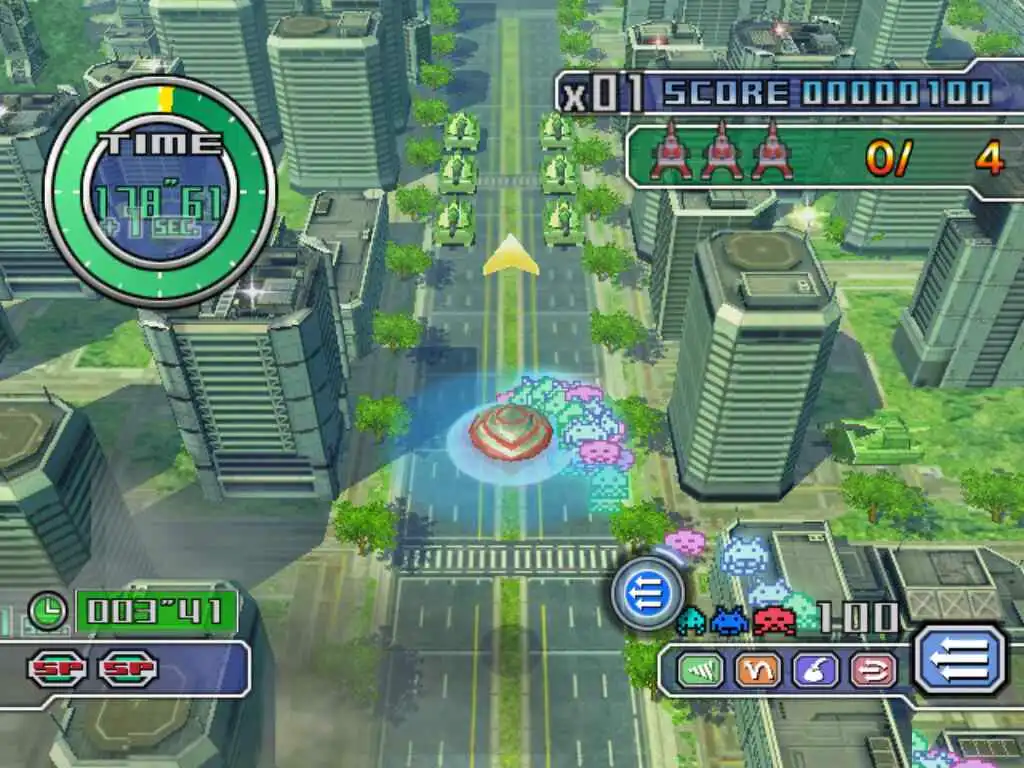
Task: Activate the purple bomb drop attack icon
Action: click(x=816, y=669)
